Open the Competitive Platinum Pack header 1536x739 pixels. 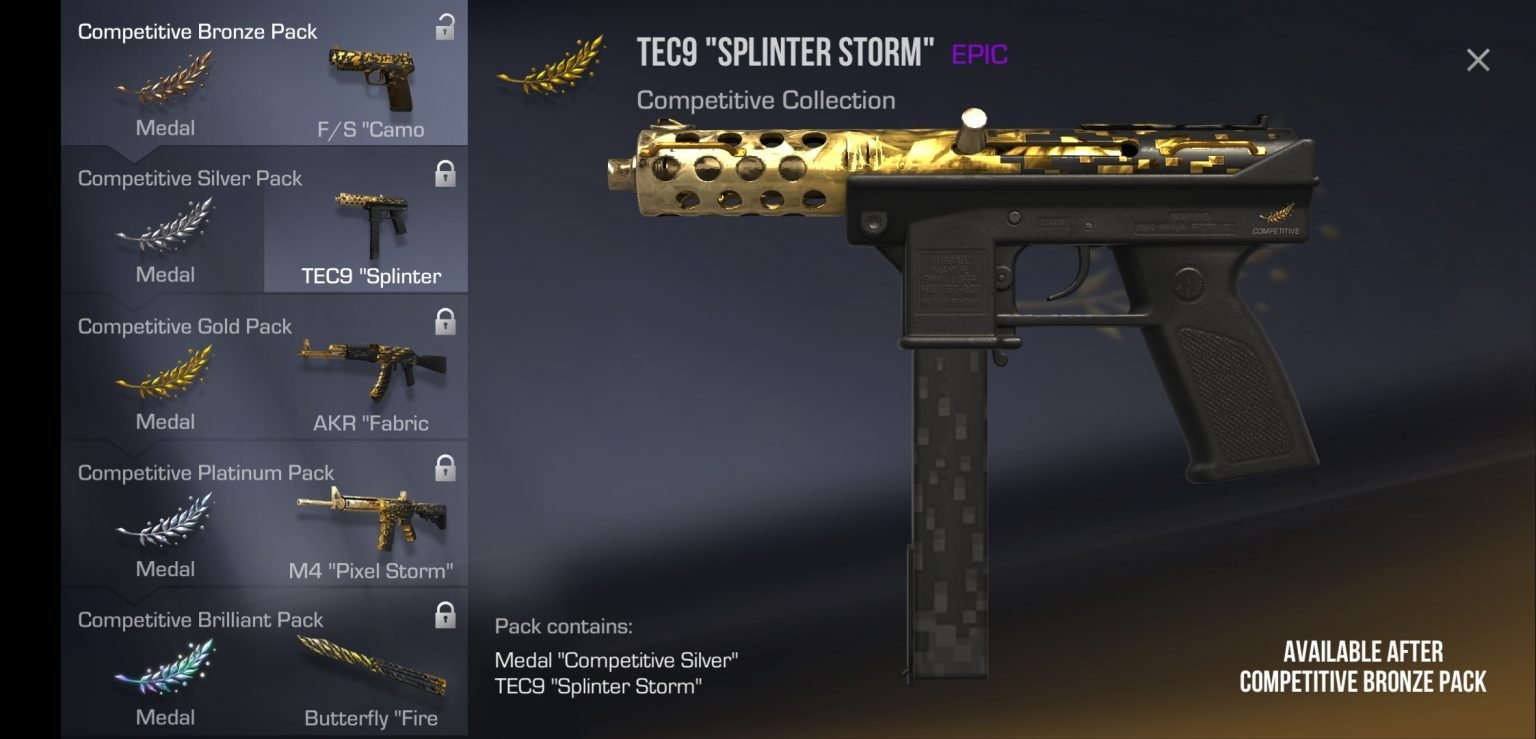206,473
